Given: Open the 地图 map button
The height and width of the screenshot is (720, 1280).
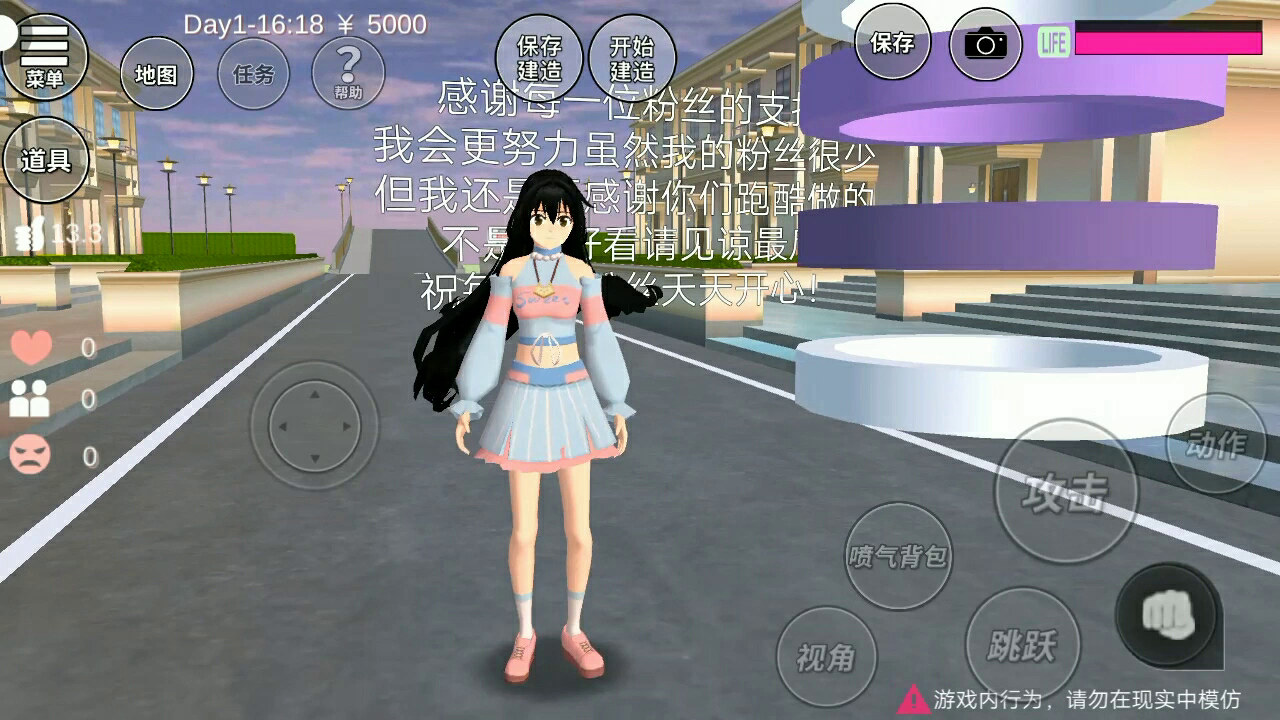Looking at the screenshot, I should pyautogui.click(x=157, y=74).
